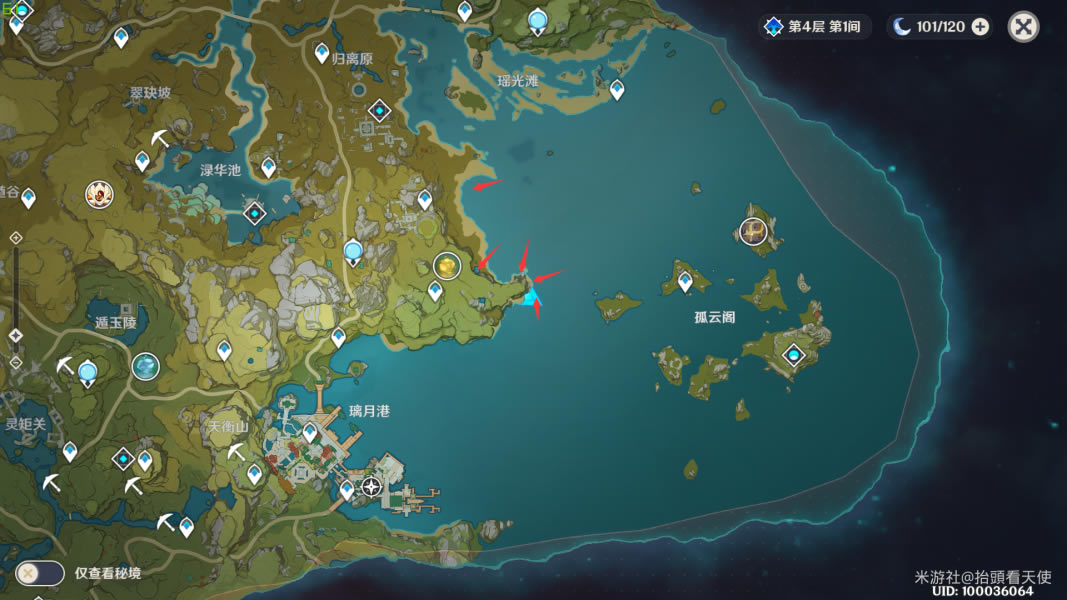
Task: Pick the teleport waypoint beside 归离原 label
Action: 322,52
